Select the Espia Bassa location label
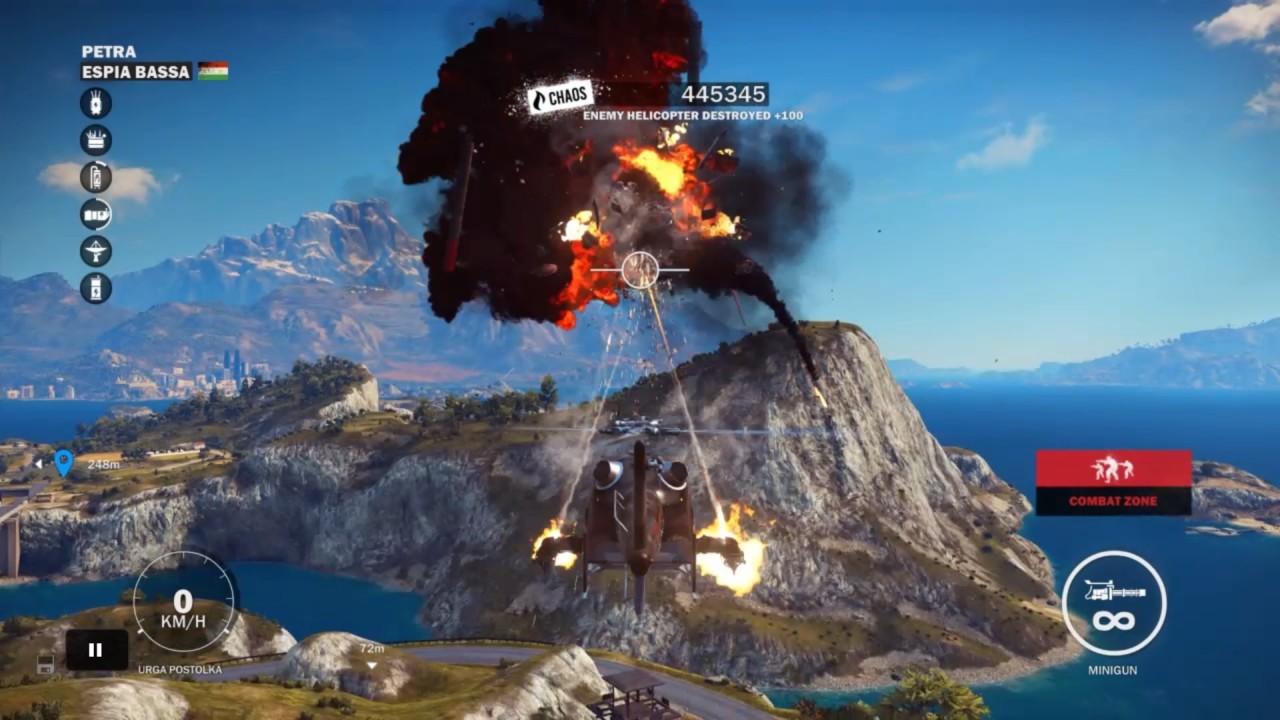Viewport: 1280px width, 720px height. tap(137, 72)
